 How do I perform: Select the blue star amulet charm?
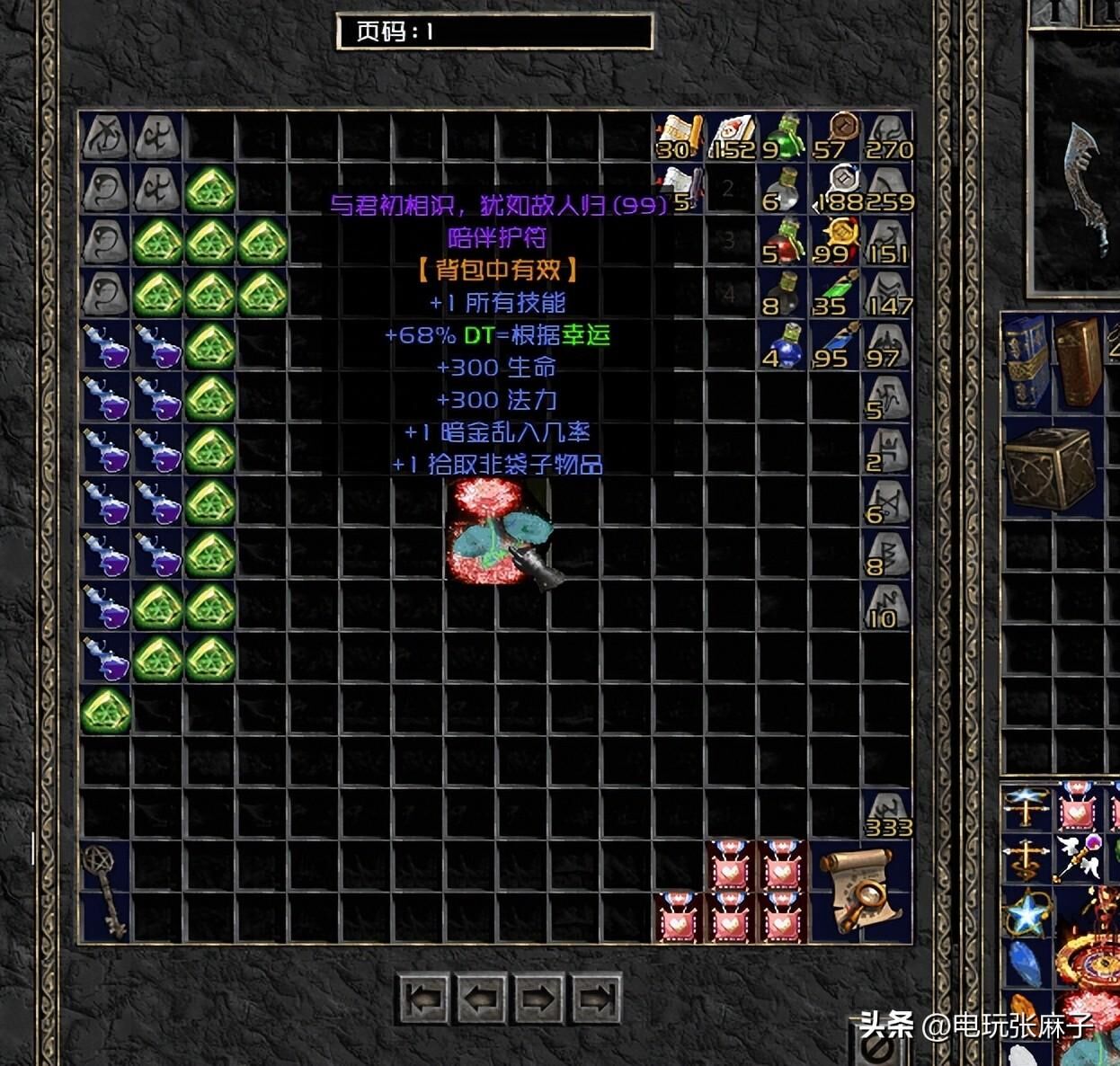pos(1027,913)
